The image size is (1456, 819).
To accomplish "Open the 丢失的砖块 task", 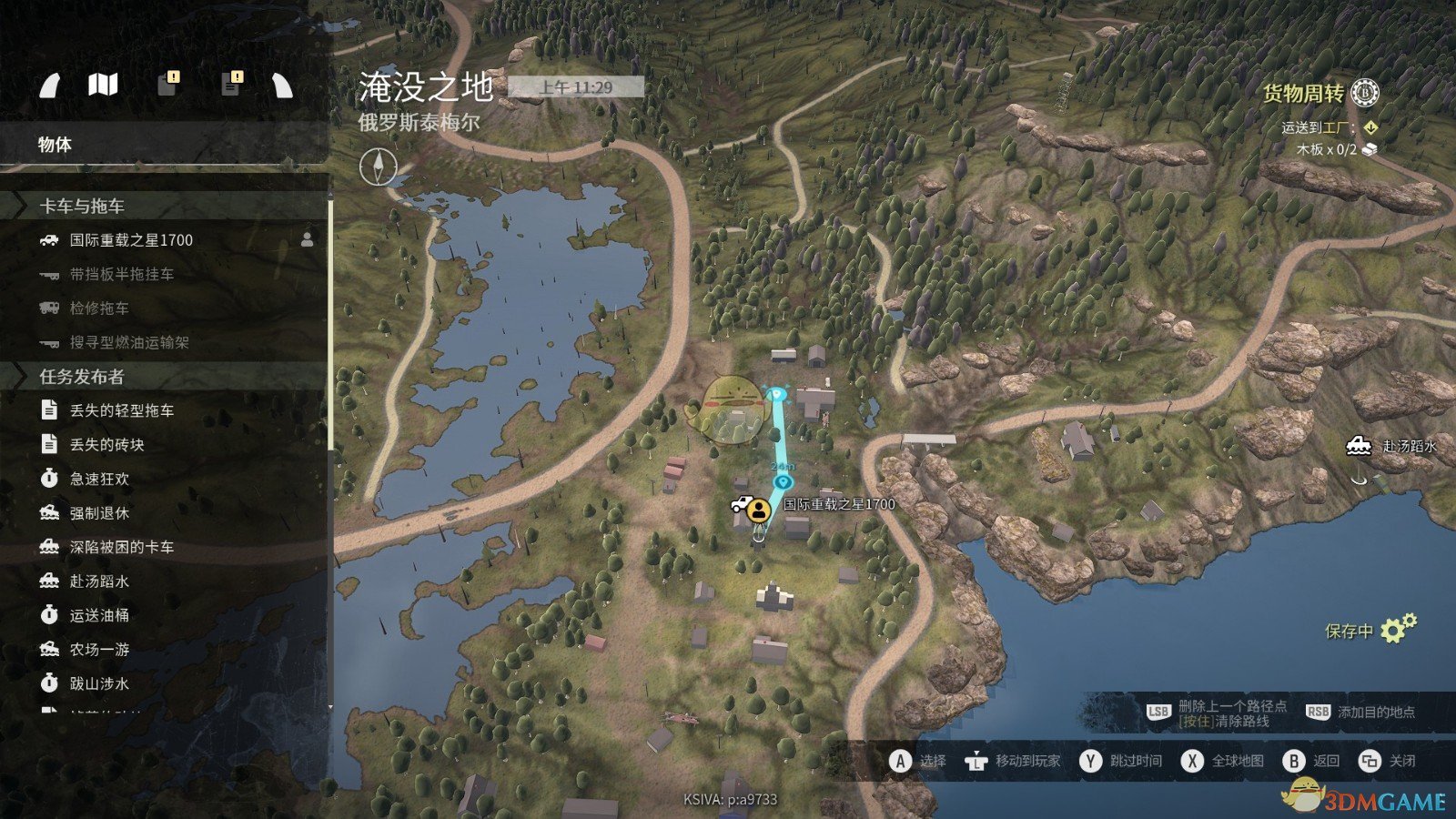I will 106,445.
